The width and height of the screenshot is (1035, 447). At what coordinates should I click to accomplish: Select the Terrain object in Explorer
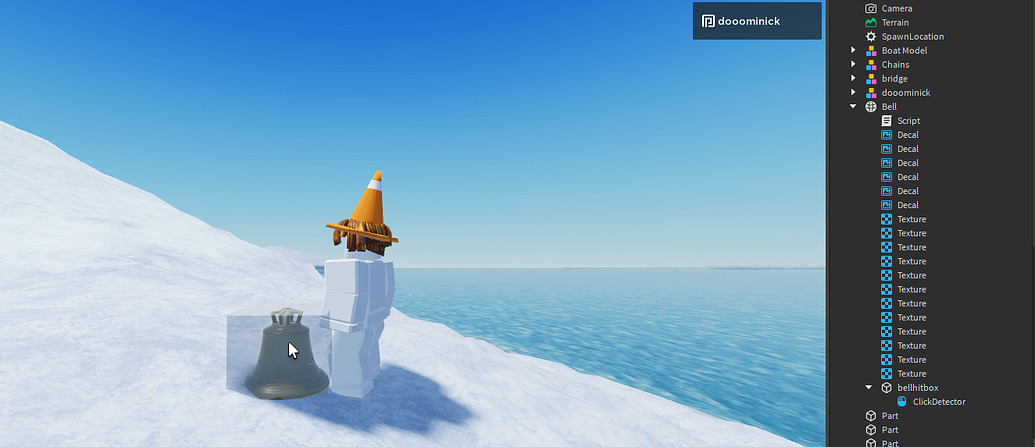click(895, 22)
